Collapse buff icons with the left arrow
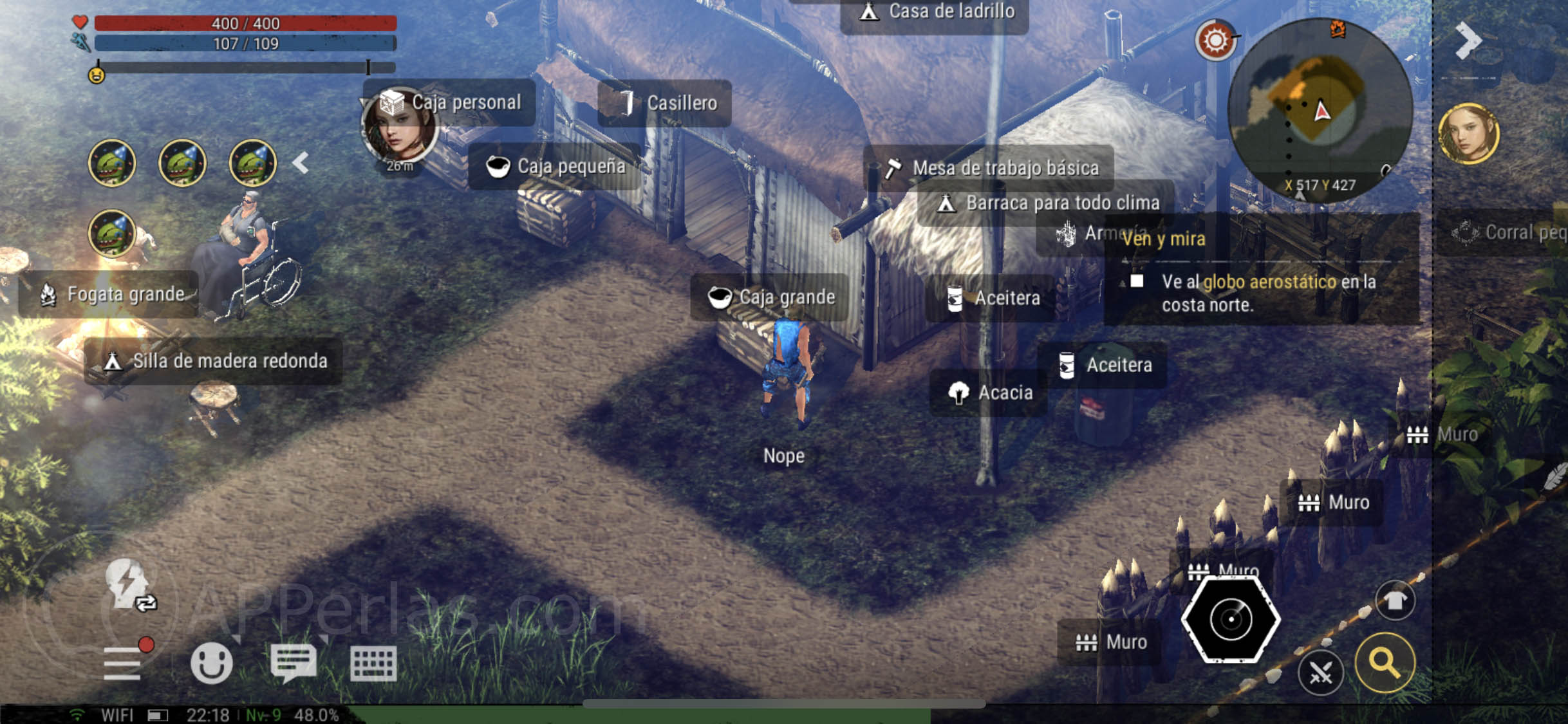 coord(301,163)
